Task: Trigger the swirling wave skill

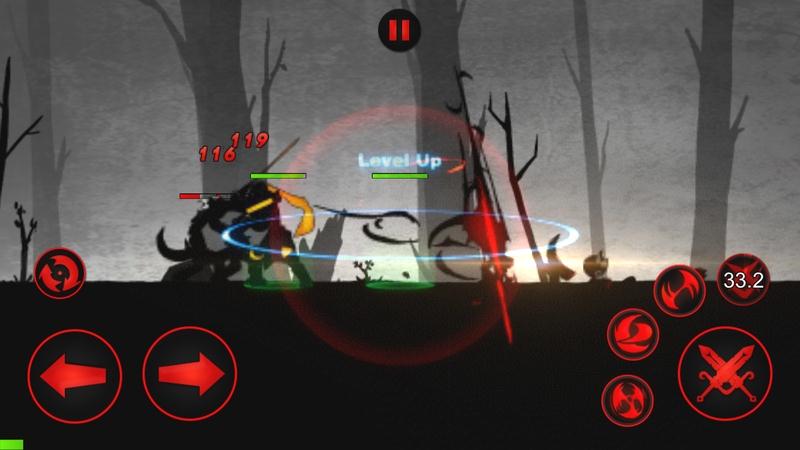Action: [x=633, y=333]
